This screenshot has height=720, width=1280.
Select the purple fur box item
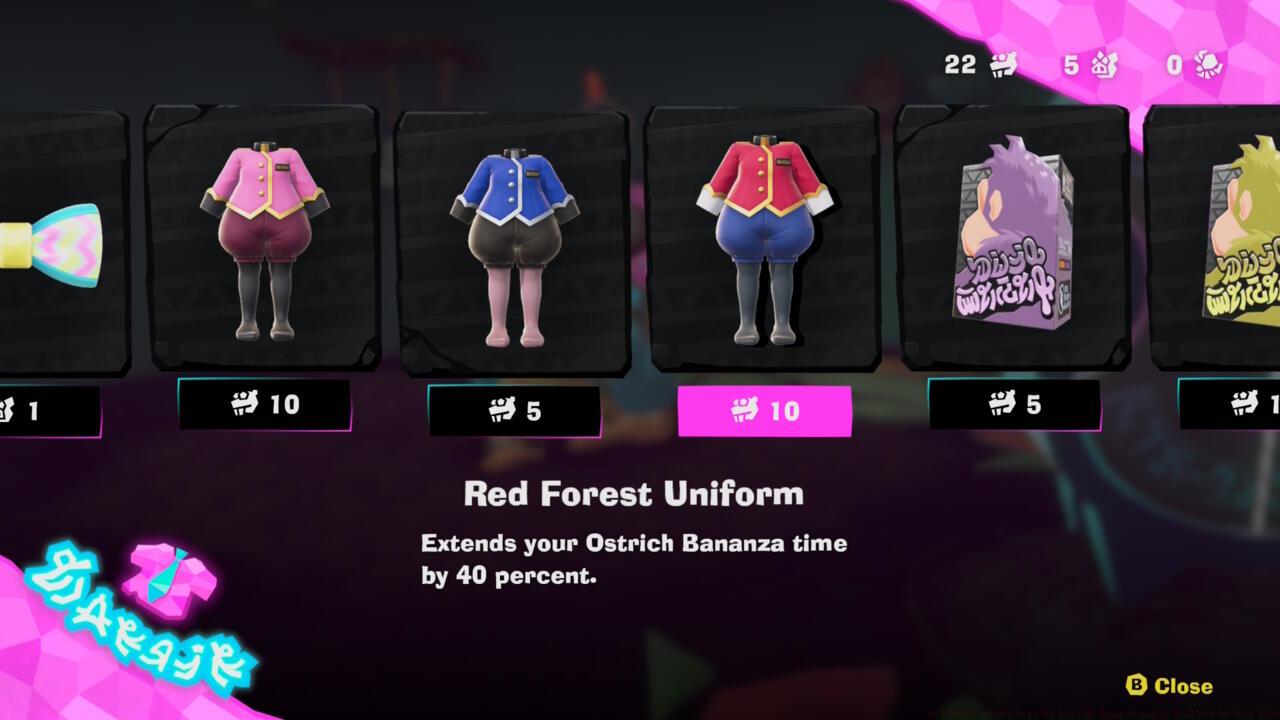[x=1012, y=237]
